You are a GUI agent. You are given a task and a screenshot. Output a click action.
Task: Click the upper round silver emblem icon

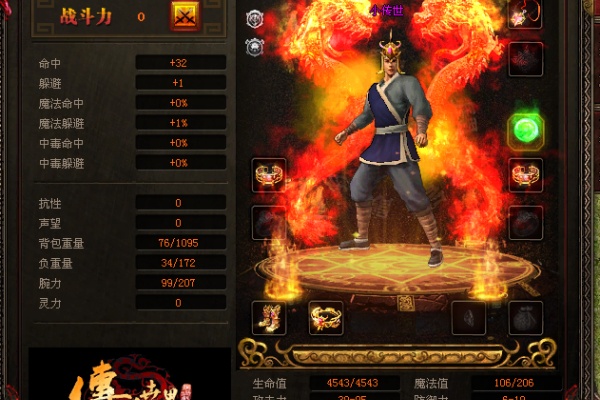255,18
